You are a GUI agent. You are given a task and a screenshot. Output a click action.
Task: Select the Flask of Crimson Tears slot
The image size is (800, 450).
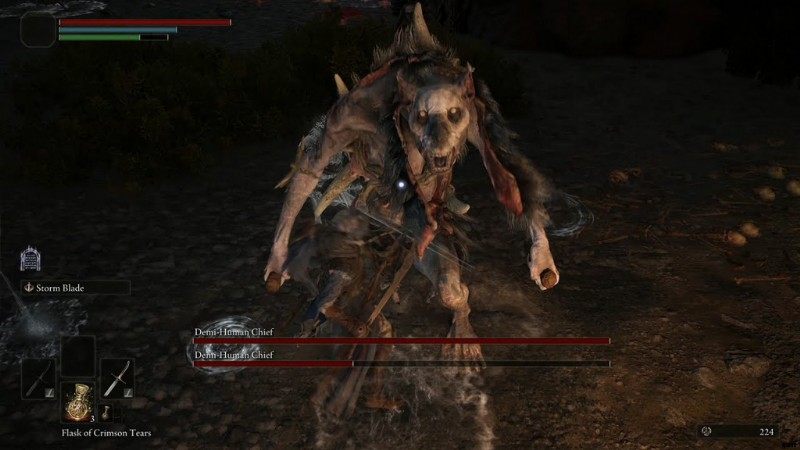pyautogui.click(x=78, y=401)
